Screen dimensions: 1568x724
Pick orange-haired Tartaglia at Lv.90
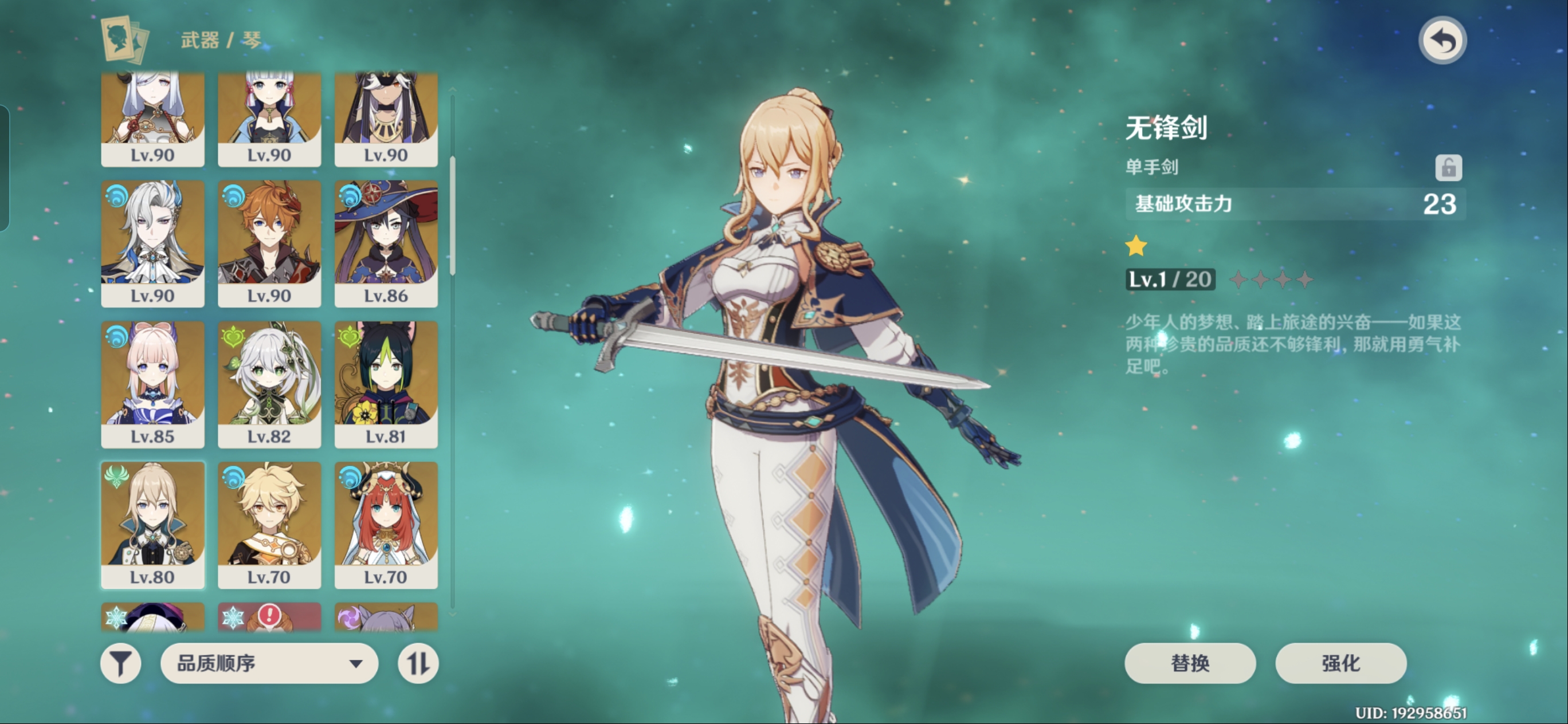pos(269,243)
